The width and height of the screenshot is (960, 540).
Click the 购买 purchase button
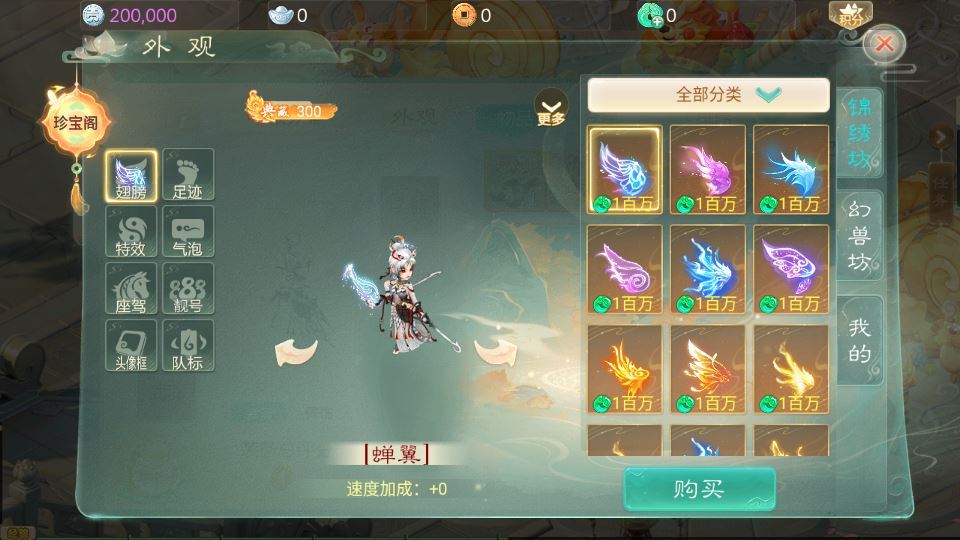[699, 489]
